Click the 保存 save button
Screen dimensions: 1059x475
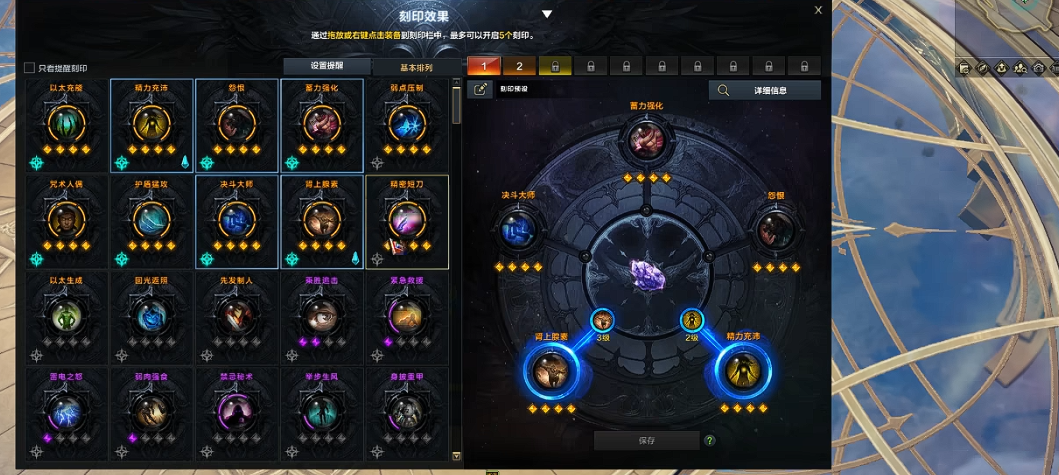click(x=645, y=440)
